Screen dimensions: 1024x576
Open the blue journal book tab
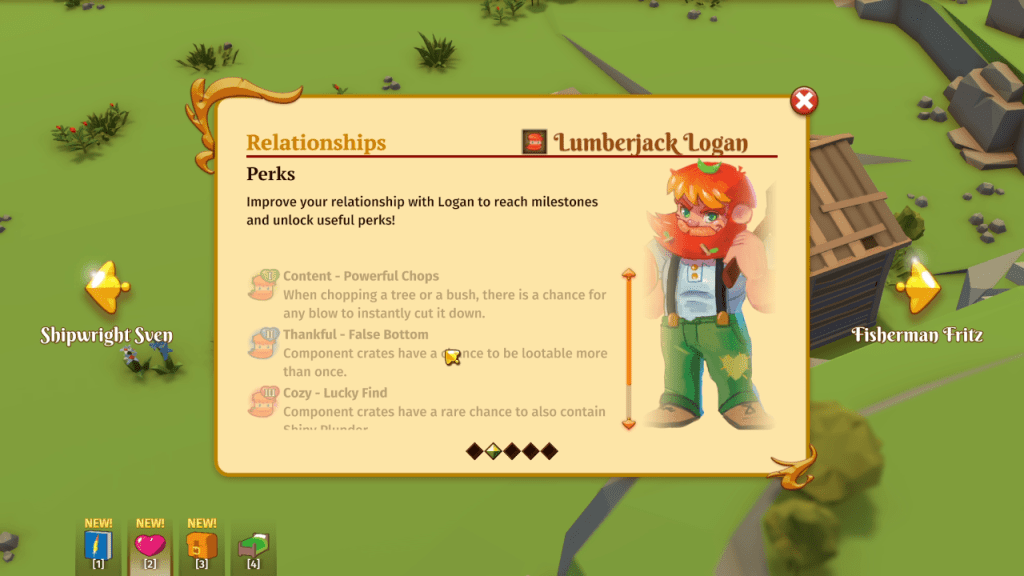tap(98, 546)
